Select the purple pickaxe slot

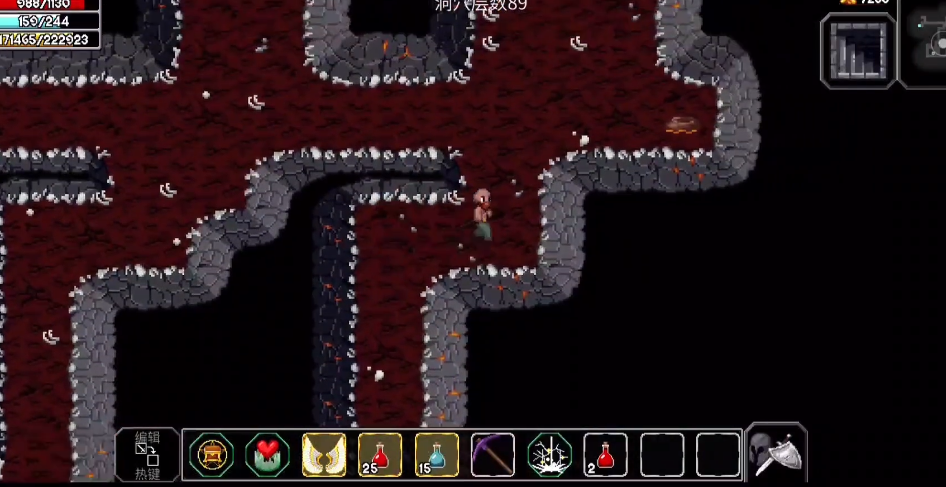coord(493,455)
